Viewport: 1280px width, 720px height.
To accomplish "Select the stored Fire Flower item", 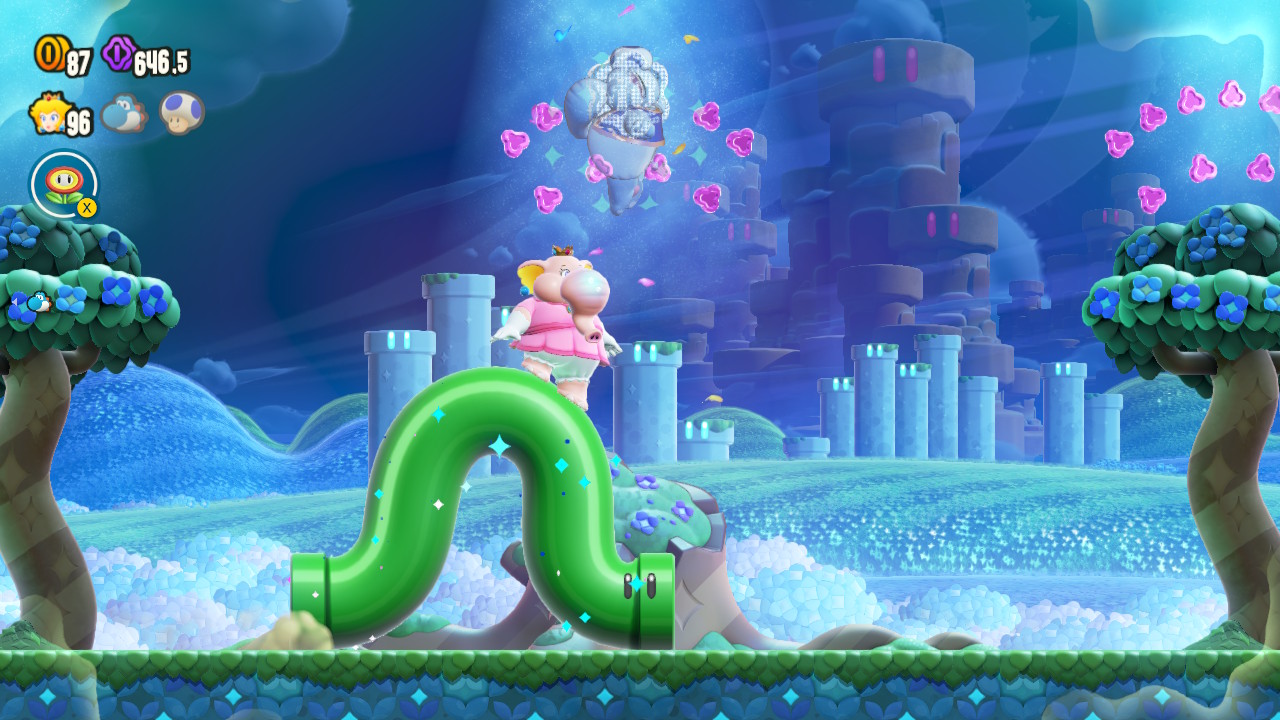I will tap(64, 183).
